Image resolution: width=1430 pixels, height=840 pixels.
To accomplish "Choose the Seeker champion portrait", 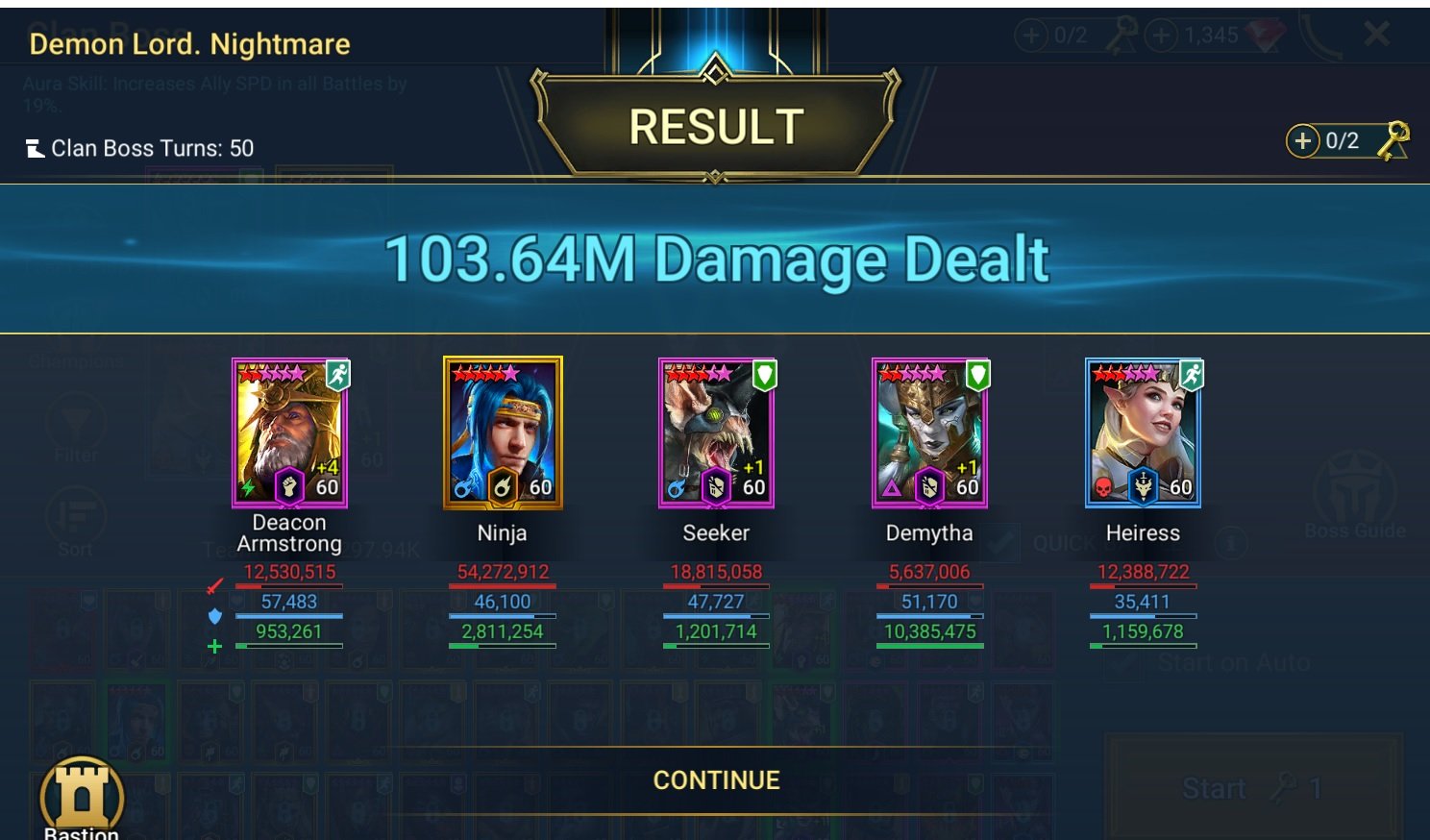I will [716, 432].
